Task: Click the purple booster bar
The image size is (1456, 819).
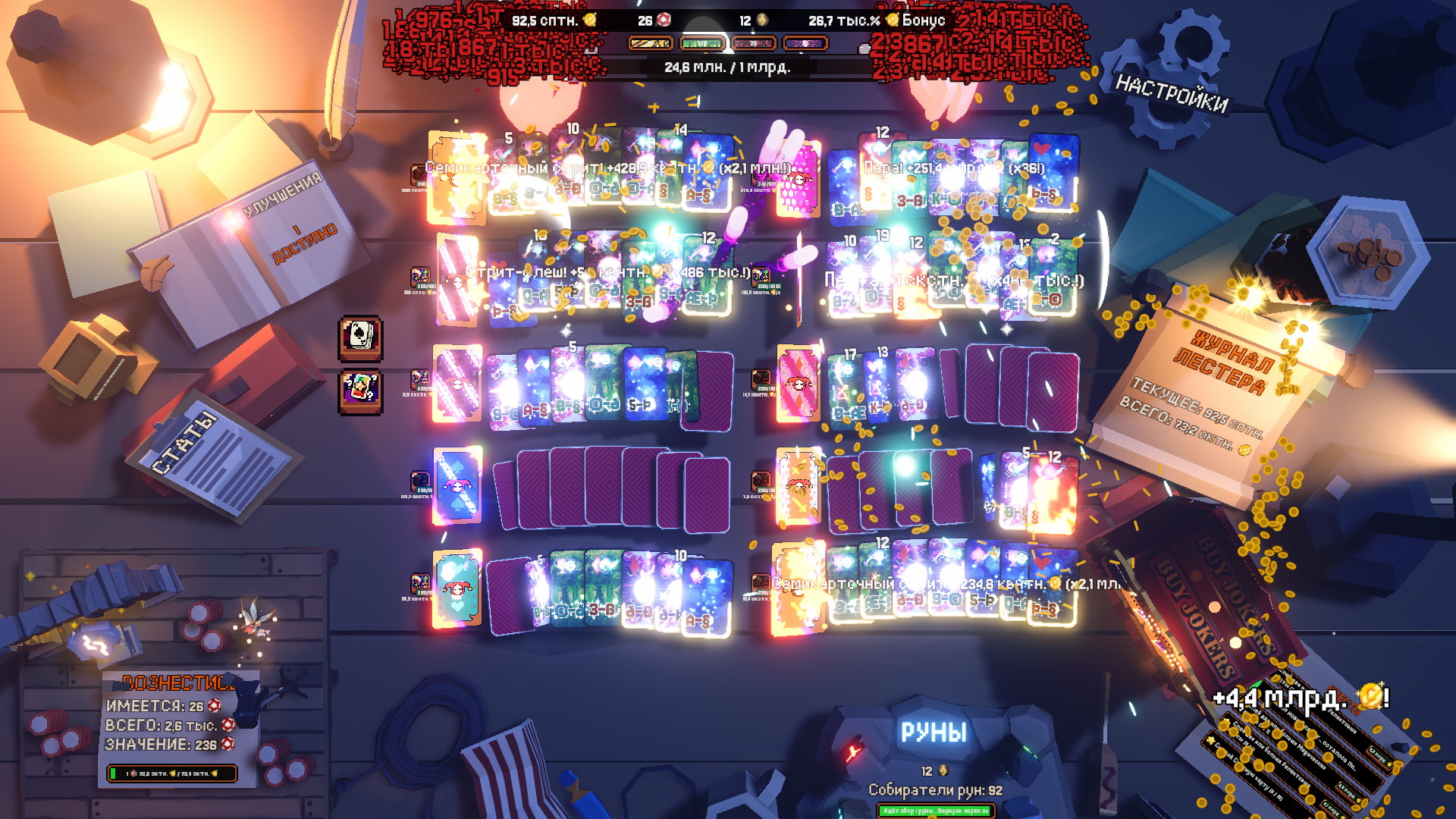Action: point(805,43)
